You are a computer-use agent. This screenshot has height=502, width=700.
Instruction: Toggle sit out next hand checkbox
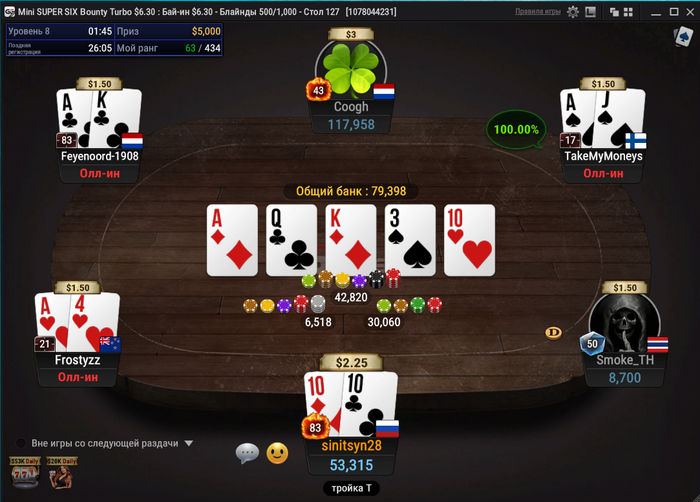pos(20,443)
